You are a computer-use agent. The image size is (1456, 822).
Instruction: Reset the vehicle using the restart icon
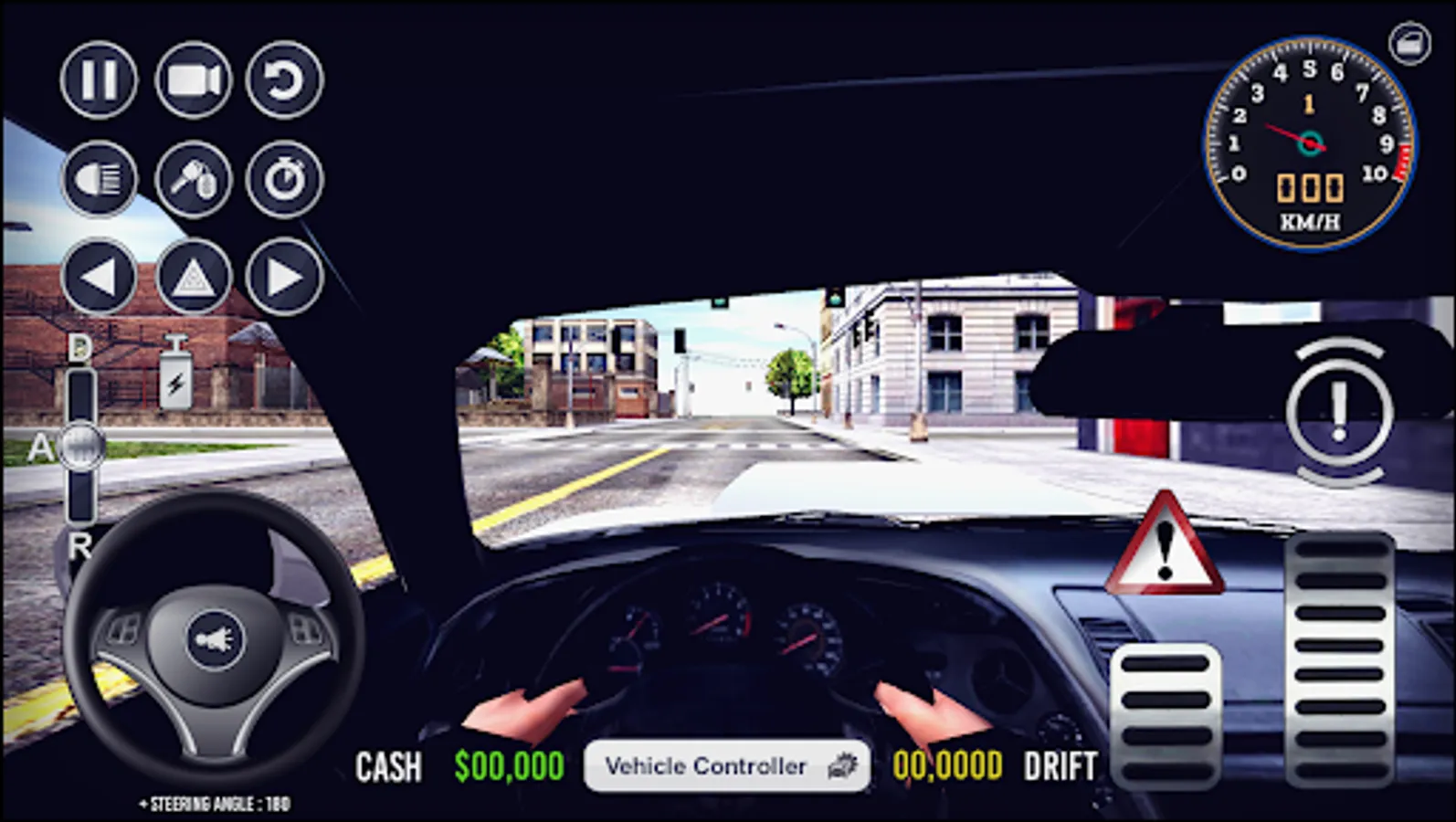tap(283, 79)
